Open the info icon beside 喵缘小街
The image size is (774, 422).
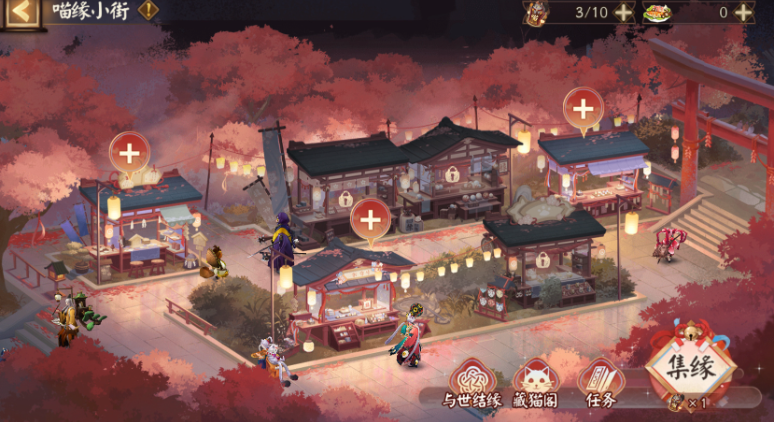(x=148, y=11)
